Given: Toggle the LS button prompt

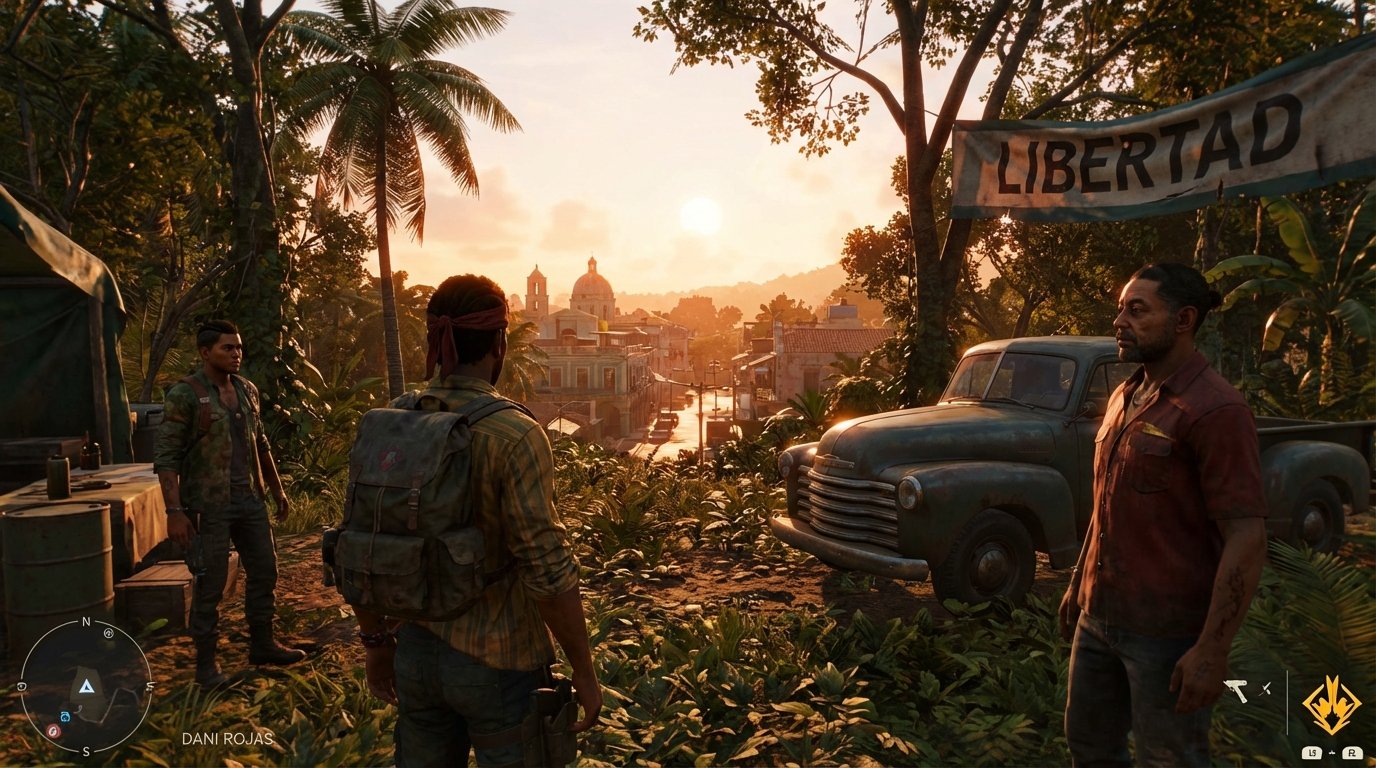Looking at the screenshot, I should point(1312,753).
